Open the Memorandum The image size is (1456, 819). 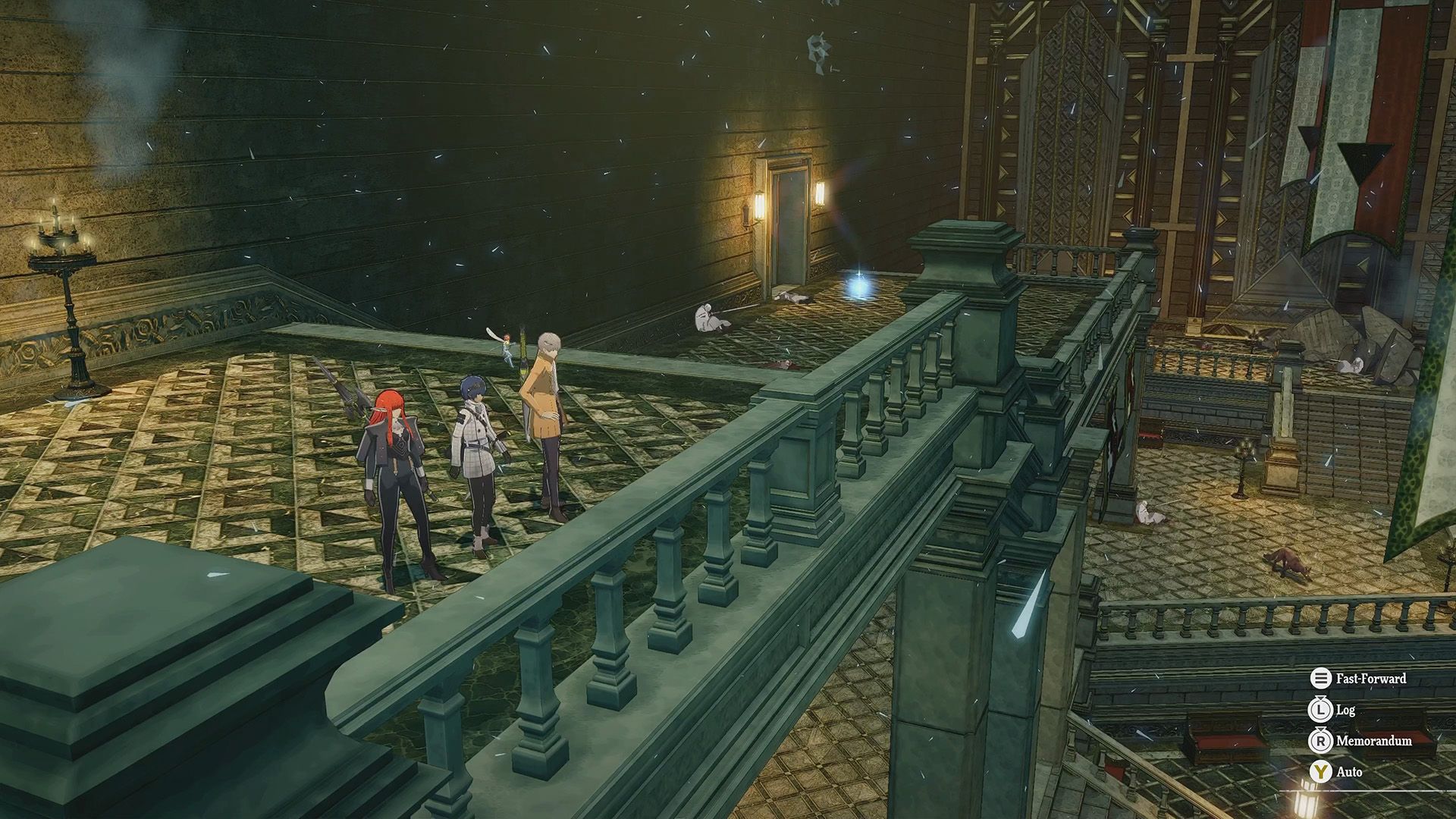1361,741
